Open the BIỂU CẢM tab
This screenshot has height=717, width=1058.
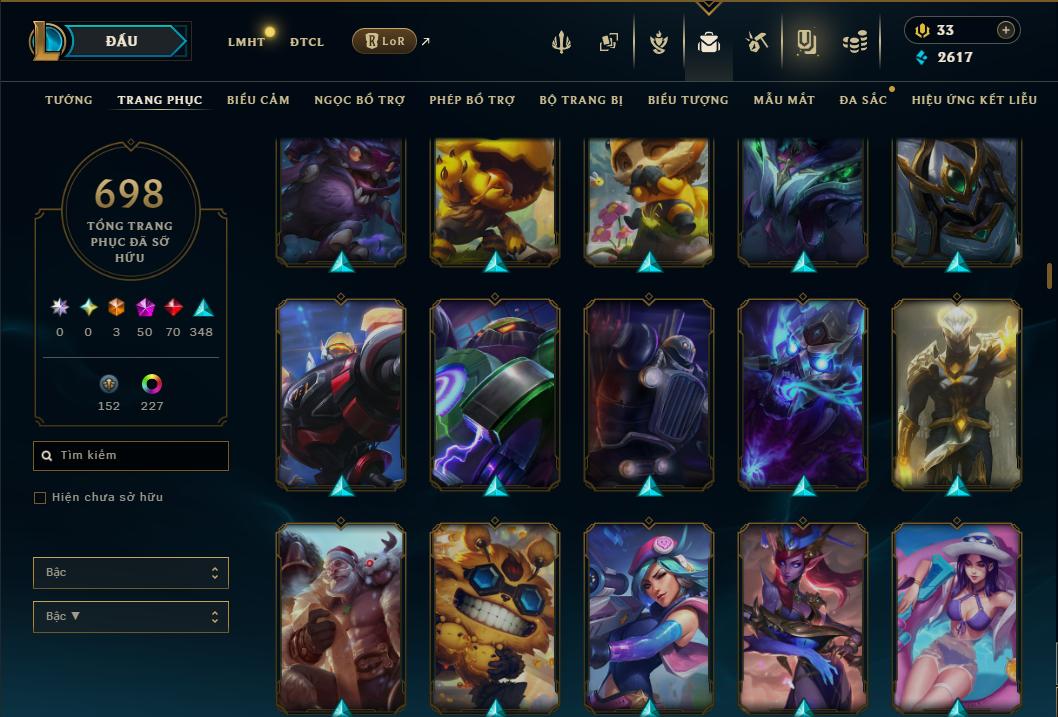point(258,100)
